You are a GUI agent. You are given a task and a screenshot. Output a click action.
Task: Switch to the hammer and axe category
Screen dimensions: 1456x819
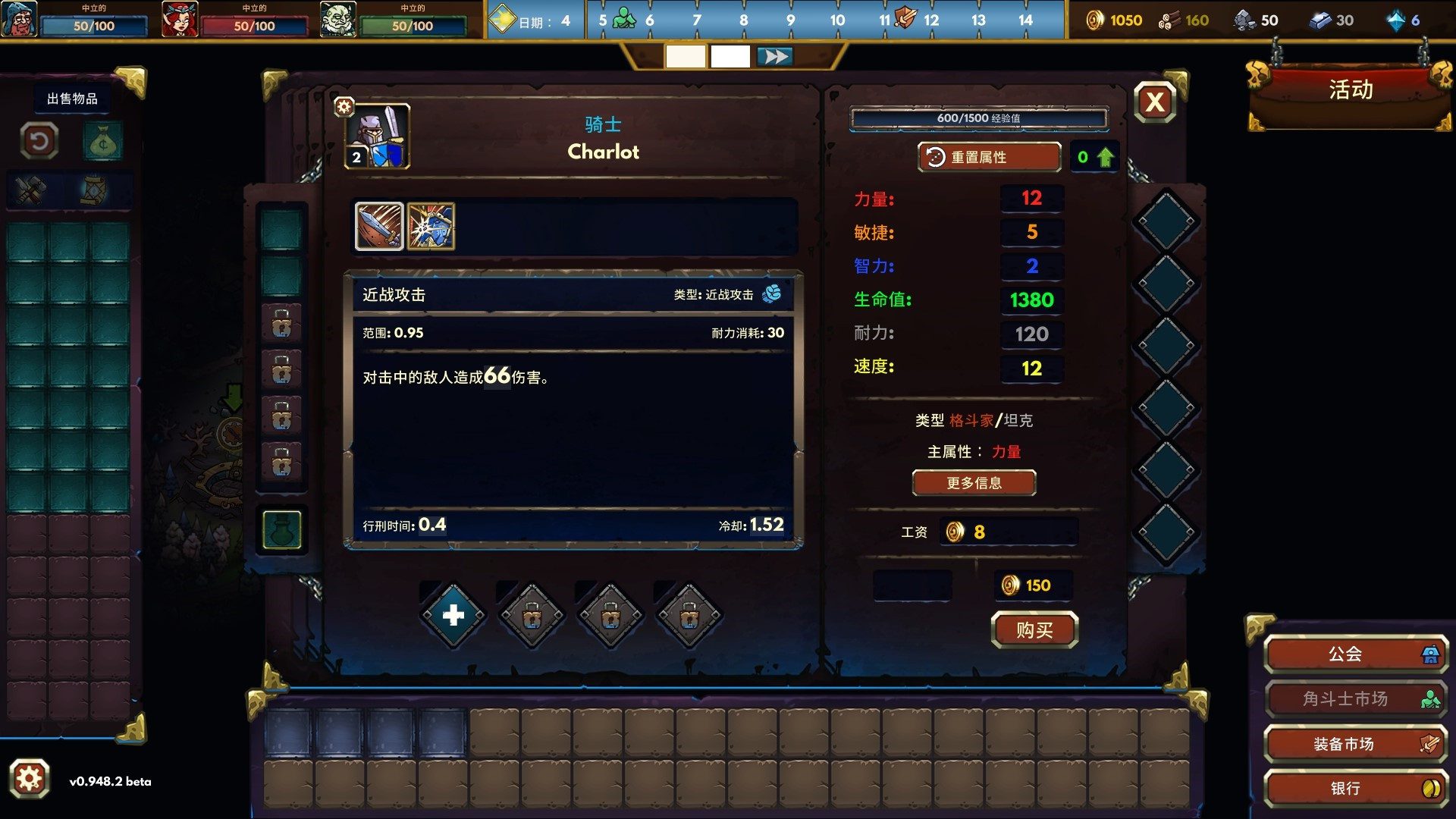(31, 190)
